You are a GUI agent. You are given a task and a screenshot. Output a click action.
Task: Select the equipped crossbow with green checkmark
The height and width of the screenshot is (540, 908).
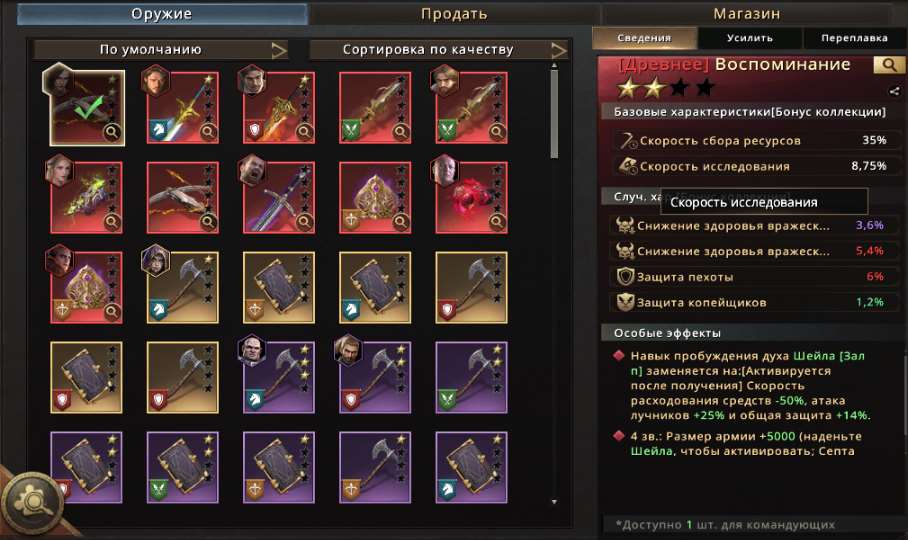(x=87, y=107)
